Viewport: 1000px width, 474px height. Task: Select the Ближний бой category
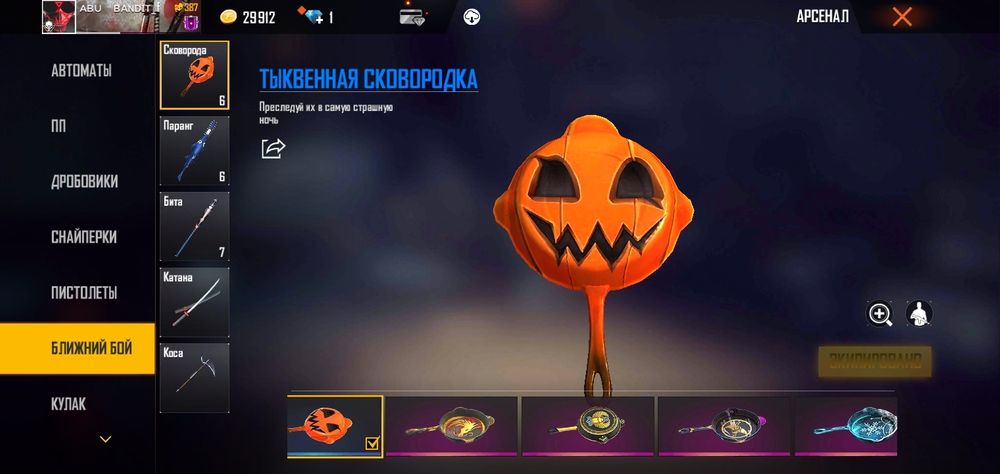pyautogui.click(x=82, y=348)
